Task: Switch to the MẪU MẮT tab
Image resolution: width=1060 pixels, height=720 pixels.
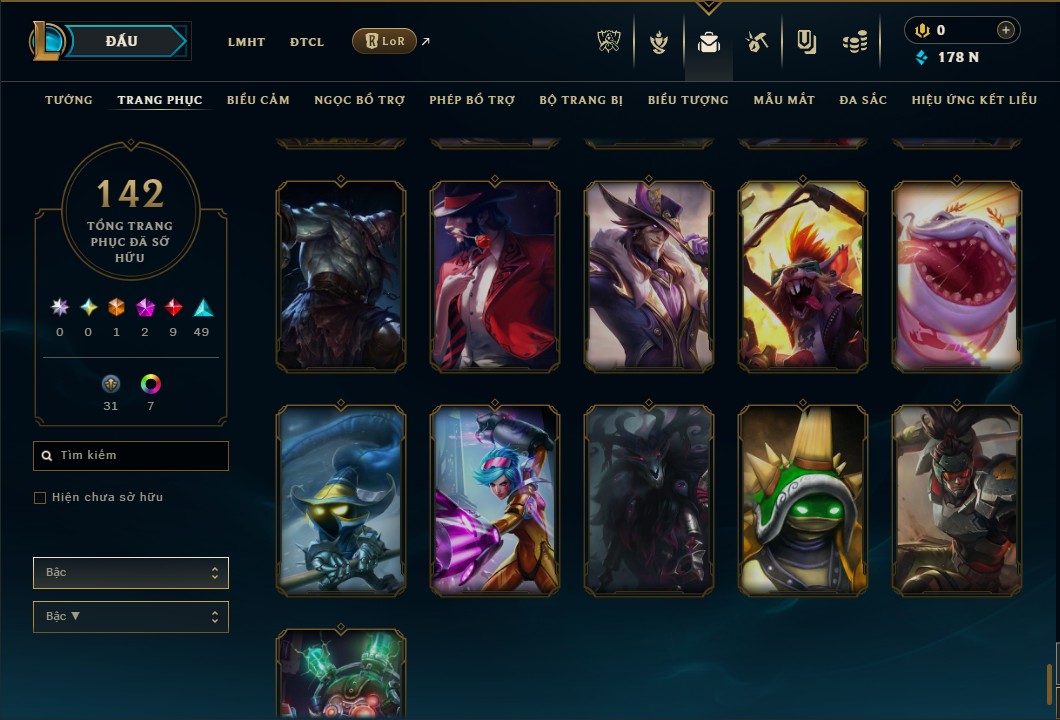Action: (x=784, y=100)
